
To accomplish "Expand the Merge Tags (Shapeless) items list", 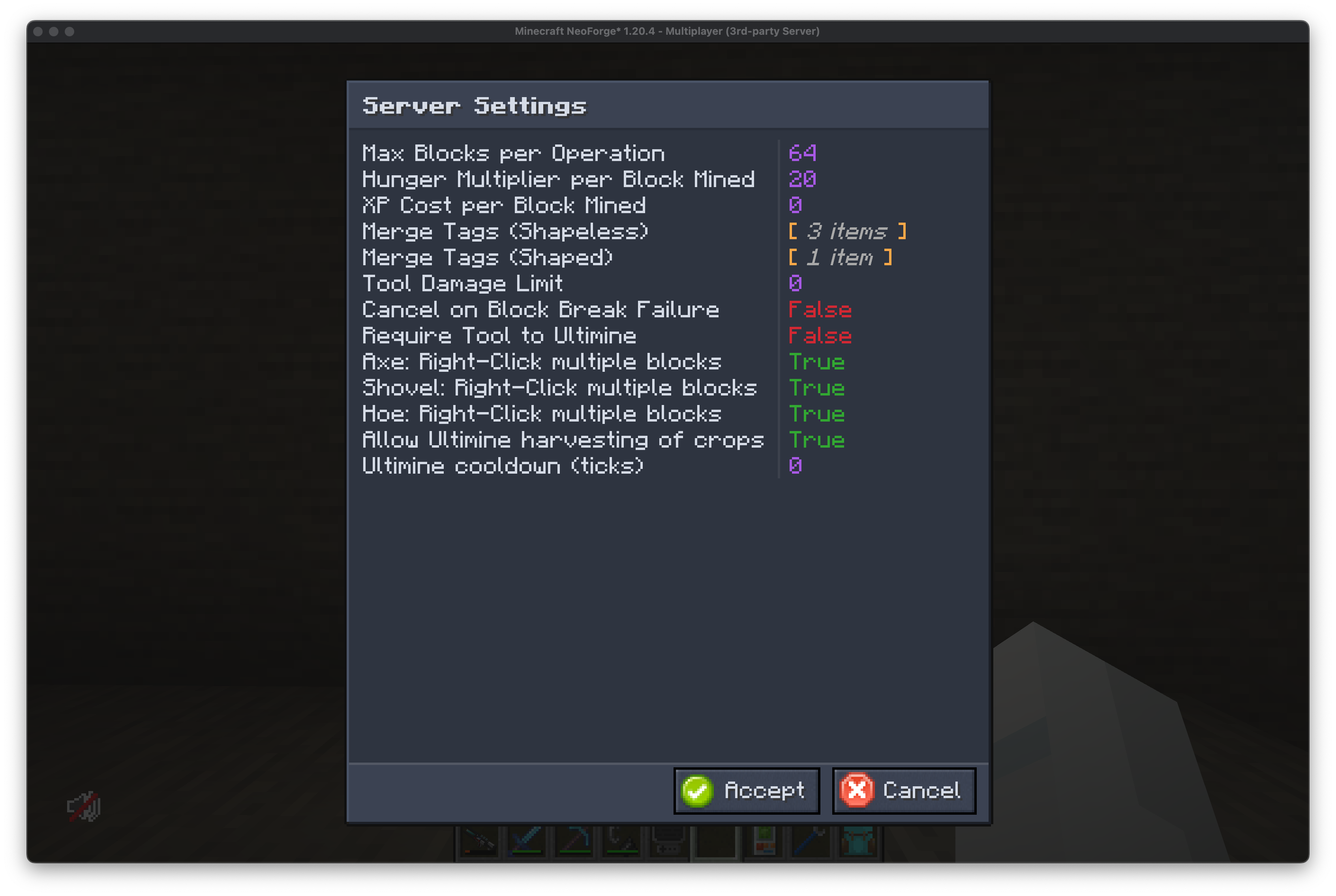I will (847, 231).
